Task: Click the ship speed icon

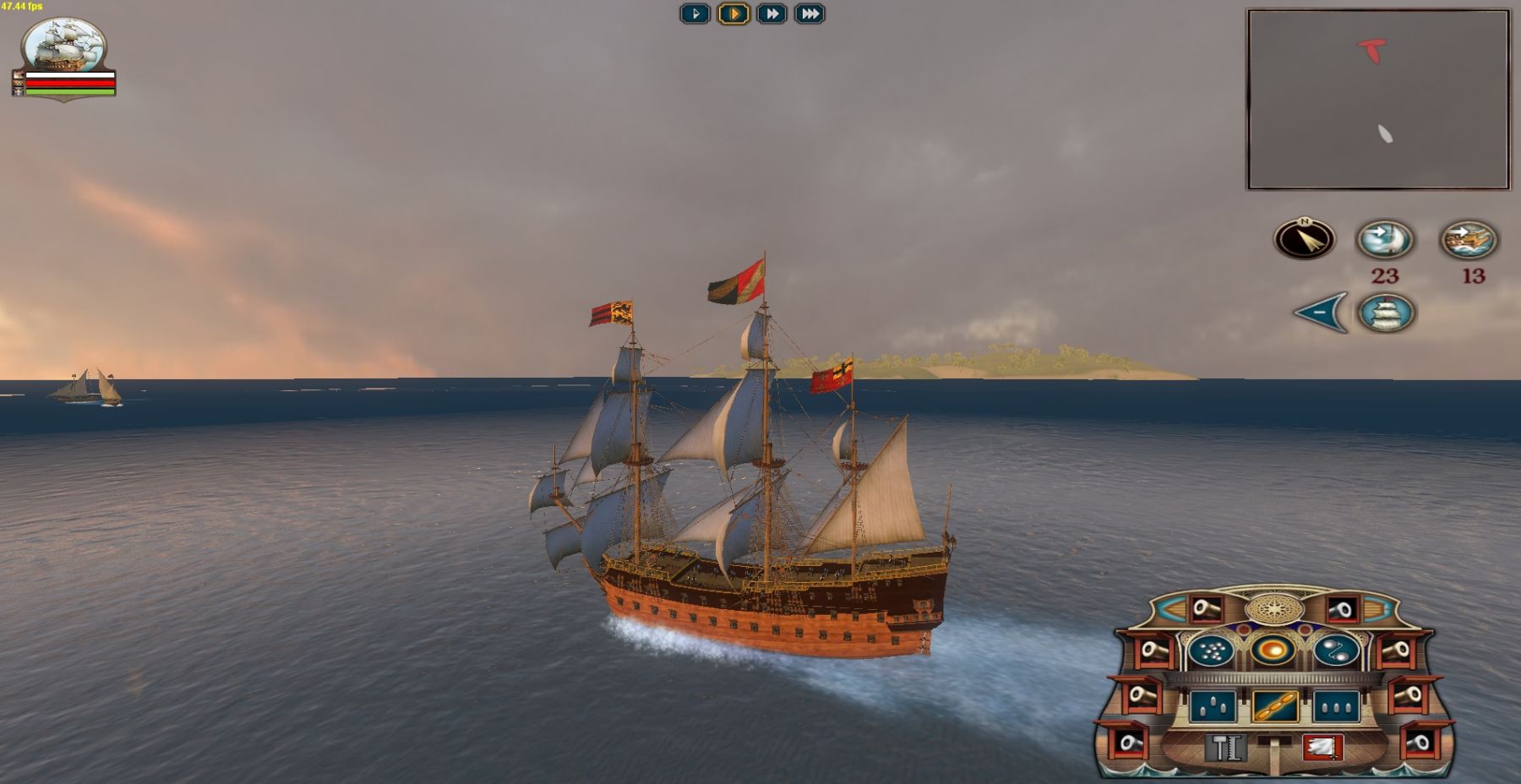Action: point(1469,240)
